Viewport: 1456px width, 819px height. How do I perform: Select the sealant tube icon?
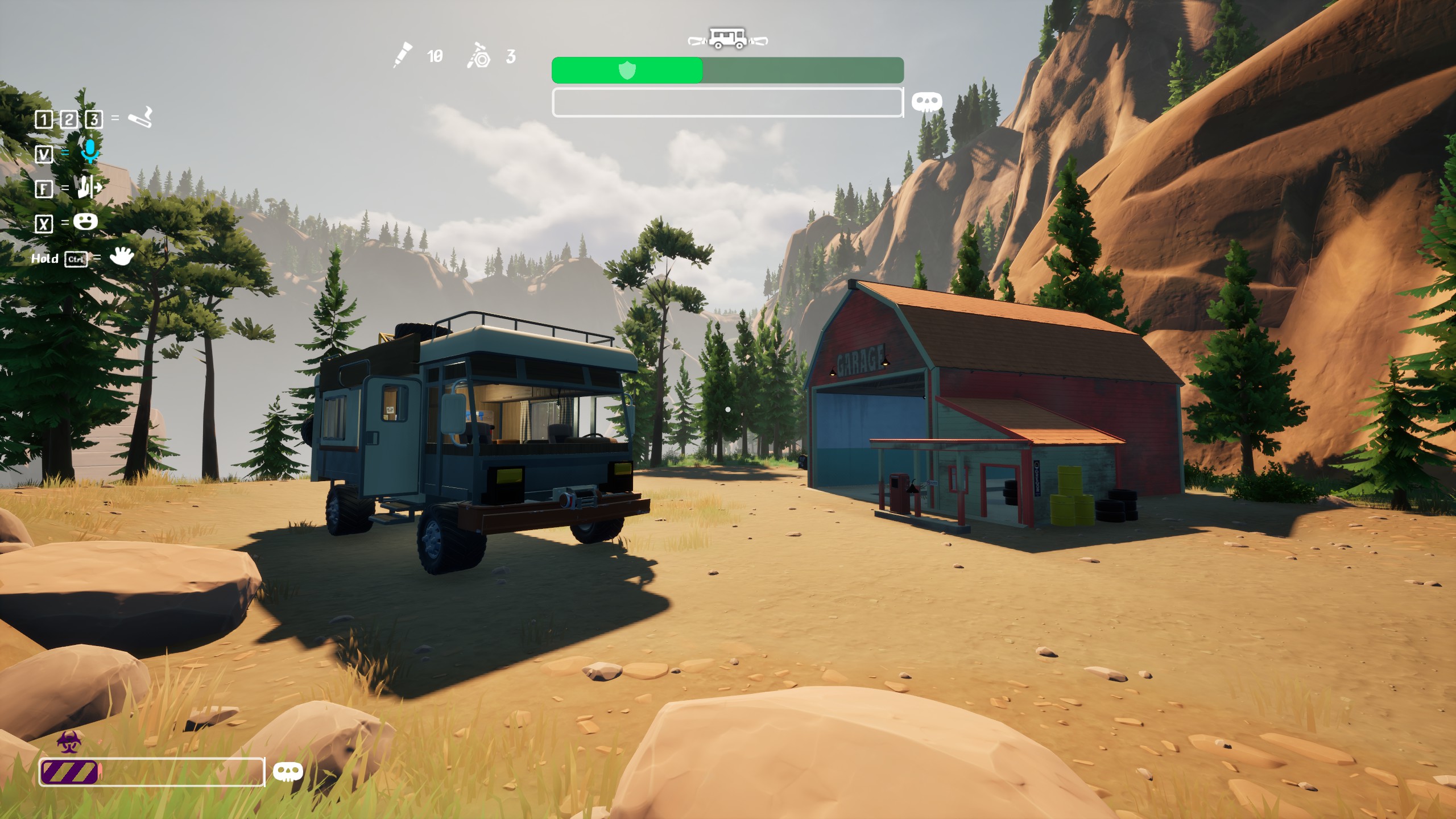(x=403, y=55)
